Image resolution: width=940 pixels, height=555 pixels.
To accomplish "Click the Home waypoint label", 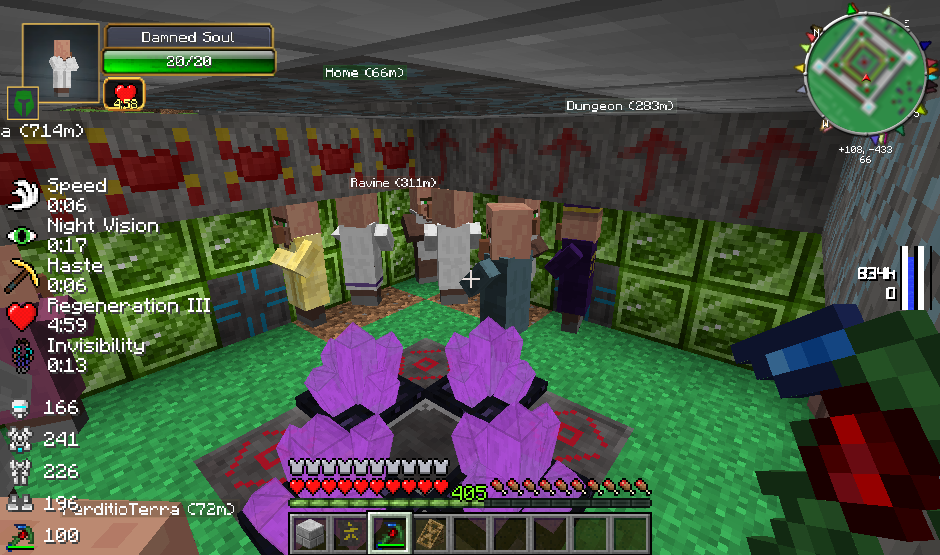I will 362,73.
